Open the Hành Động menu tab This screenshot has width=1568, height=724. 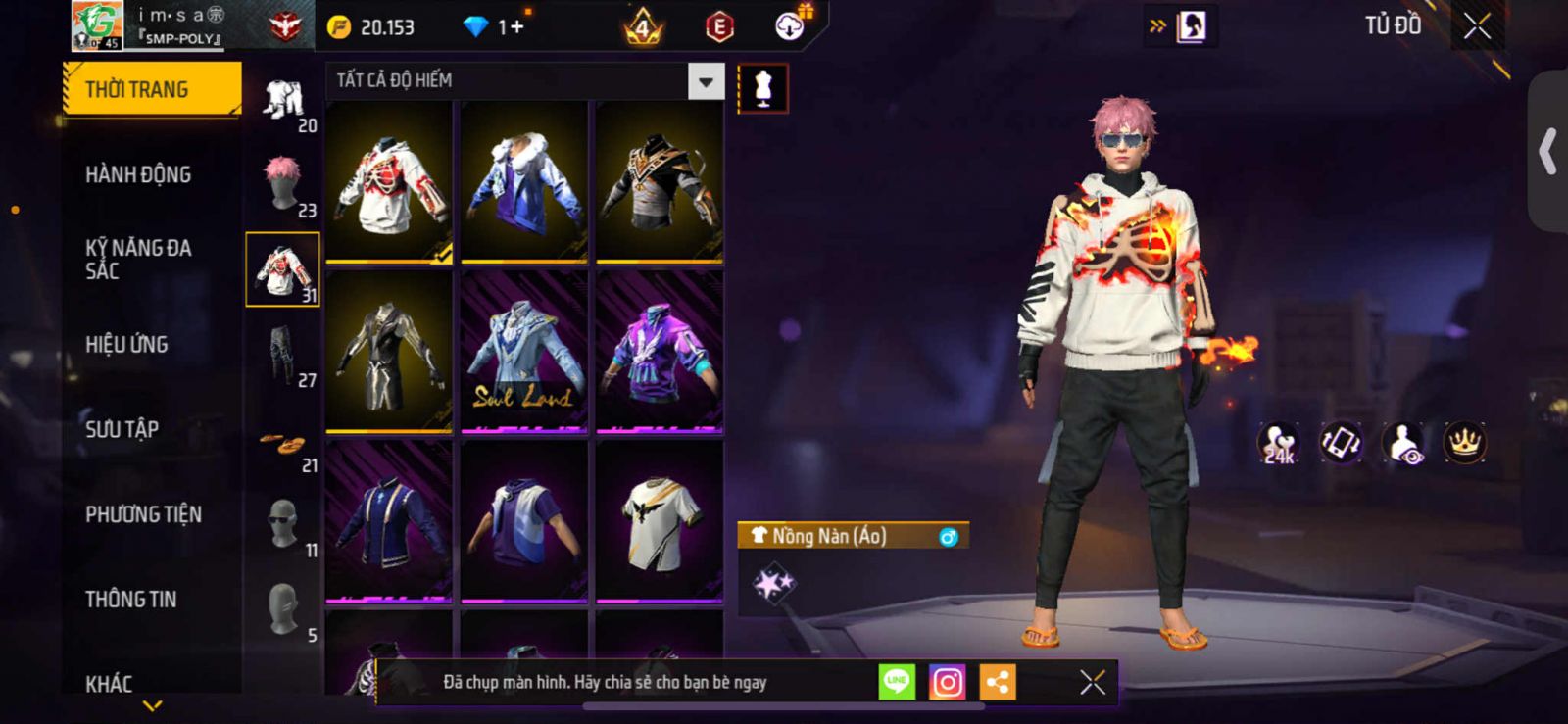tap(138, 174)
